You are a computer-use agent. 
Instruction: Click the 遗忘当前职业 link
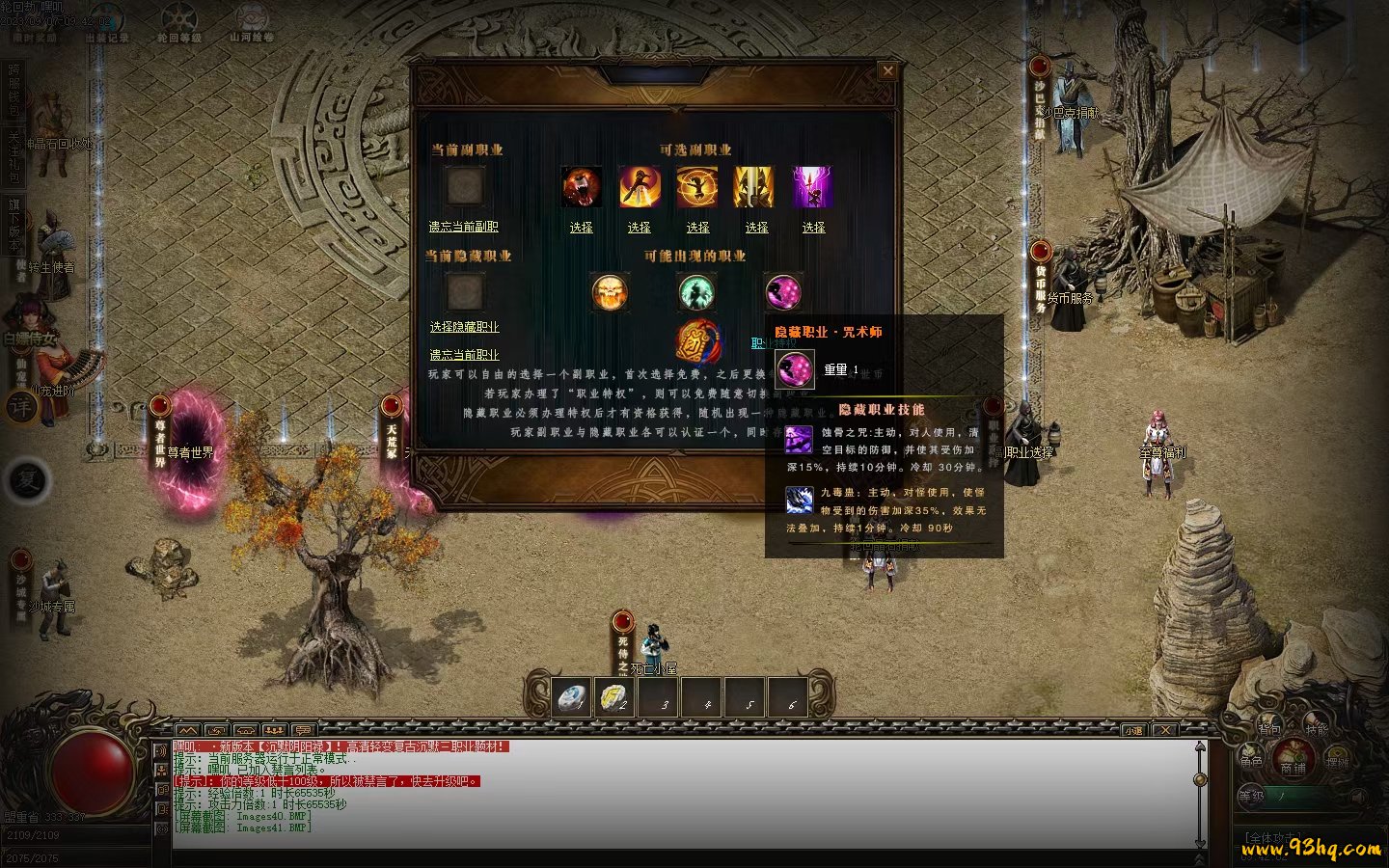point(464,355)
